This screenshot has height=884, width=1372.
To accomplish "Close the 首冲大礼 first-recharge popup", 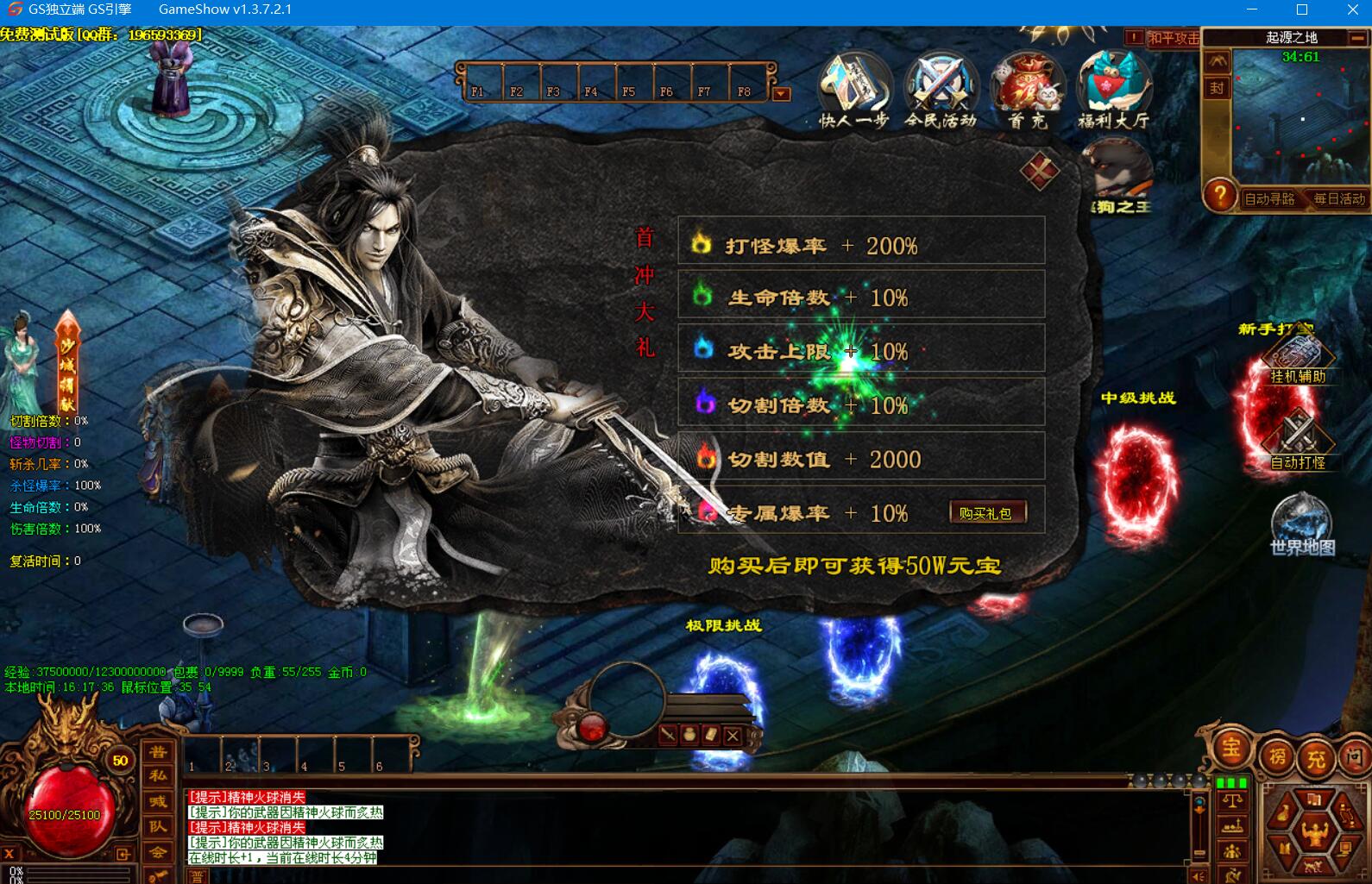I will [x=1039, y=171].
